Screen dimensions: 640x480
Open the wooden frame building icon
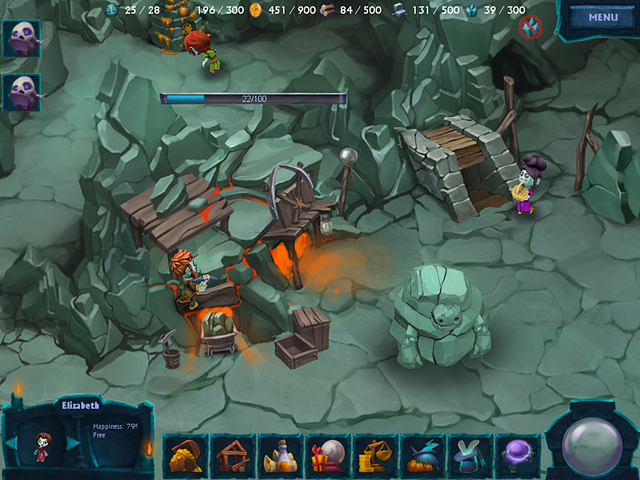[x=235, y=456]
